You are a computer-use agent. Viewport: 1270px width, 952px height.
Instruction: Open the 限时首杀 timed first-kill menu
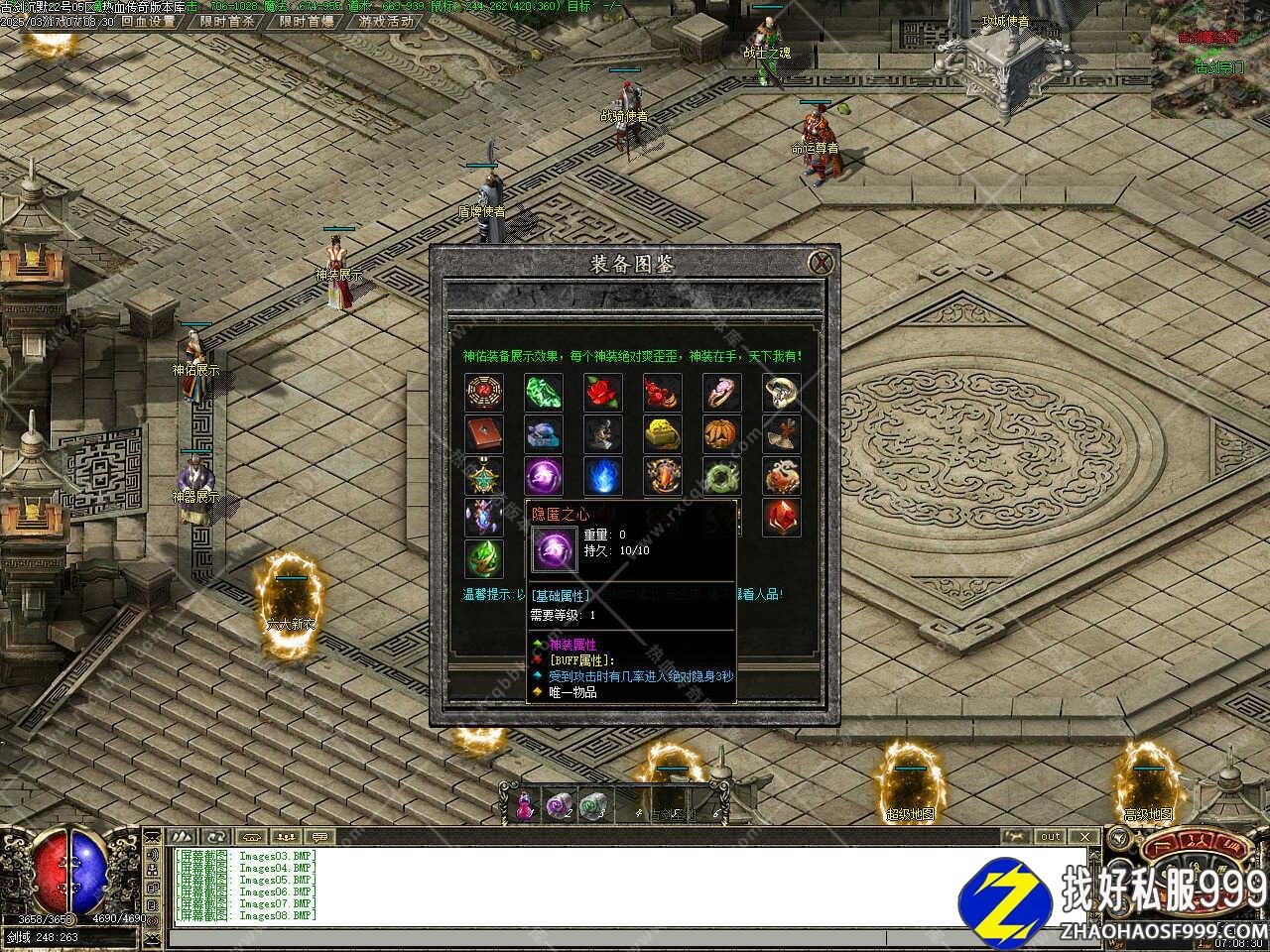[x=226, y=21]
